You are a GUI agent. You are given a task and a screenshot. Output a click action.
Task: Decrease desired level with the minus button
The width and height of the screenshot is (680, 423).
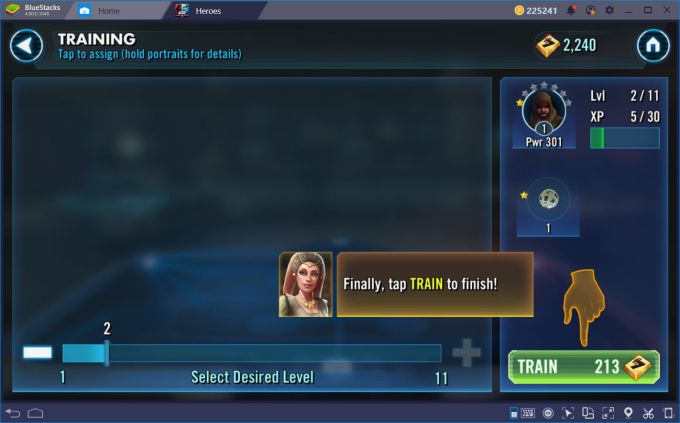pyautogui.click(x=38, y=353)
